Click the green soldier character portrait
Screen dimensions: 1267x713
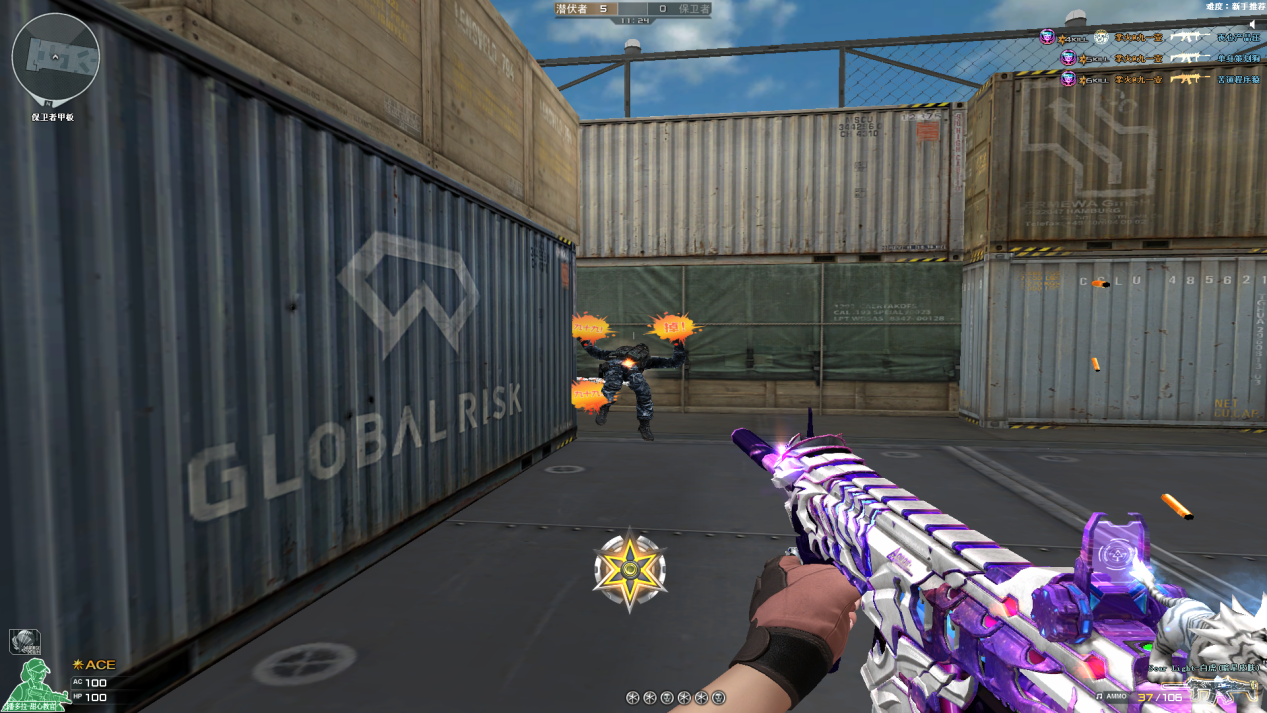pos(36,686)
